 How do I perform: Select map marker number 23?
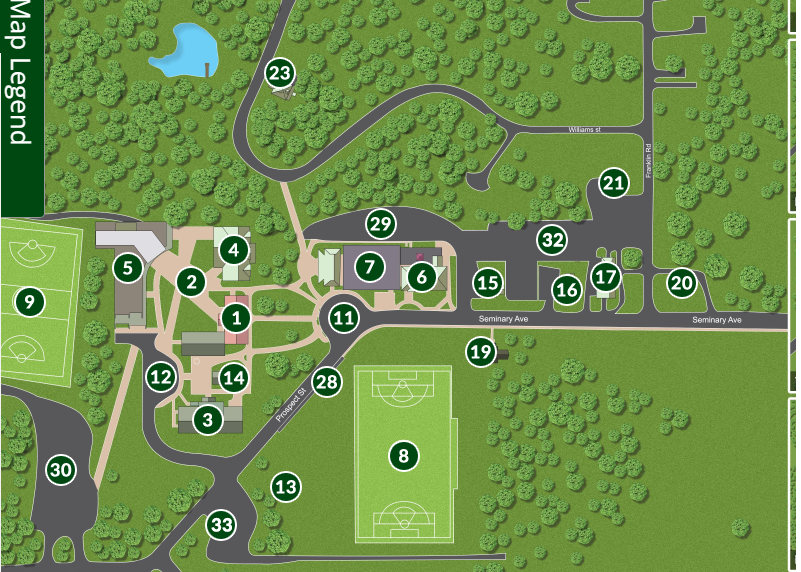coord(281,73)
